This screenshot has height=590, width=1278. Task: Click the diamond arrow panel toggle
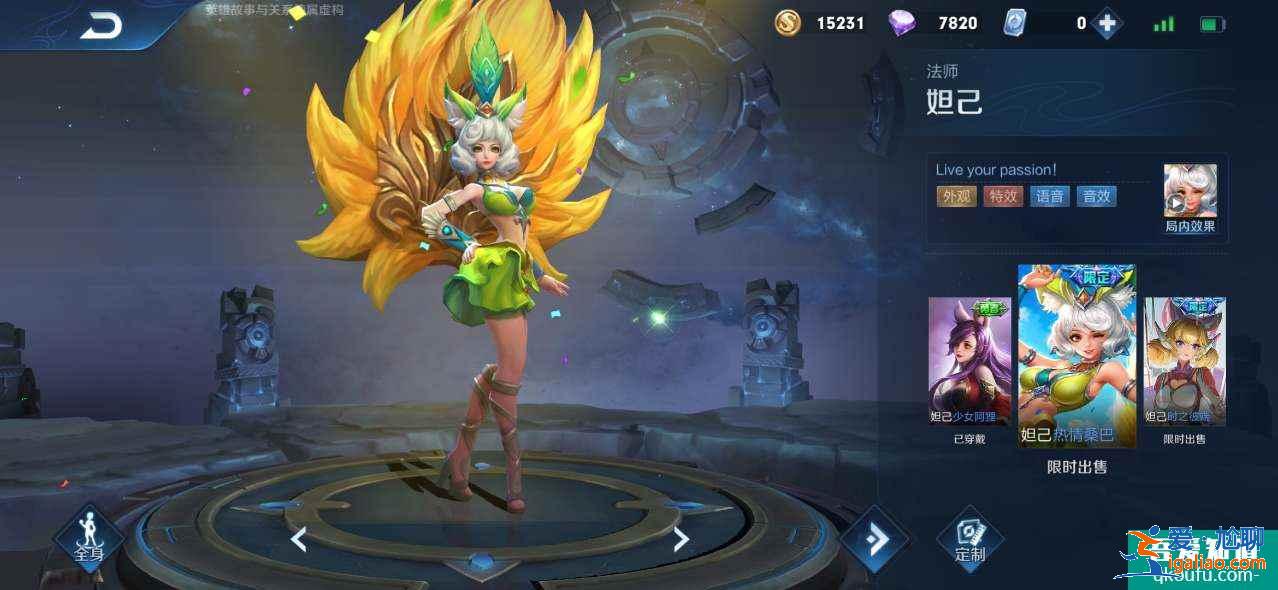tap(874, 540)
